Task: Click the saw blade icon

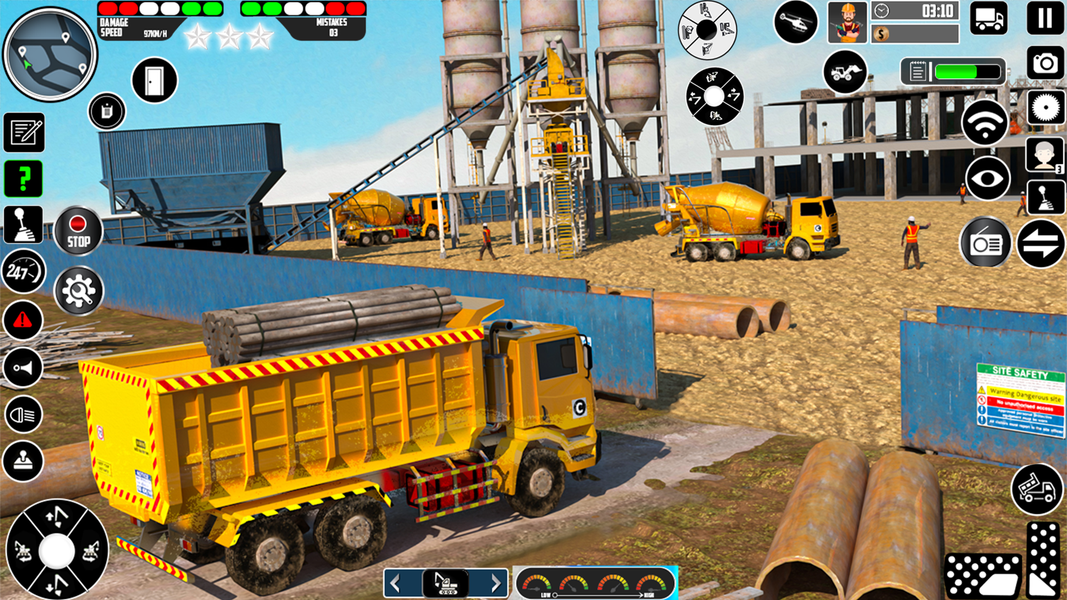Action: [1045, 107]
